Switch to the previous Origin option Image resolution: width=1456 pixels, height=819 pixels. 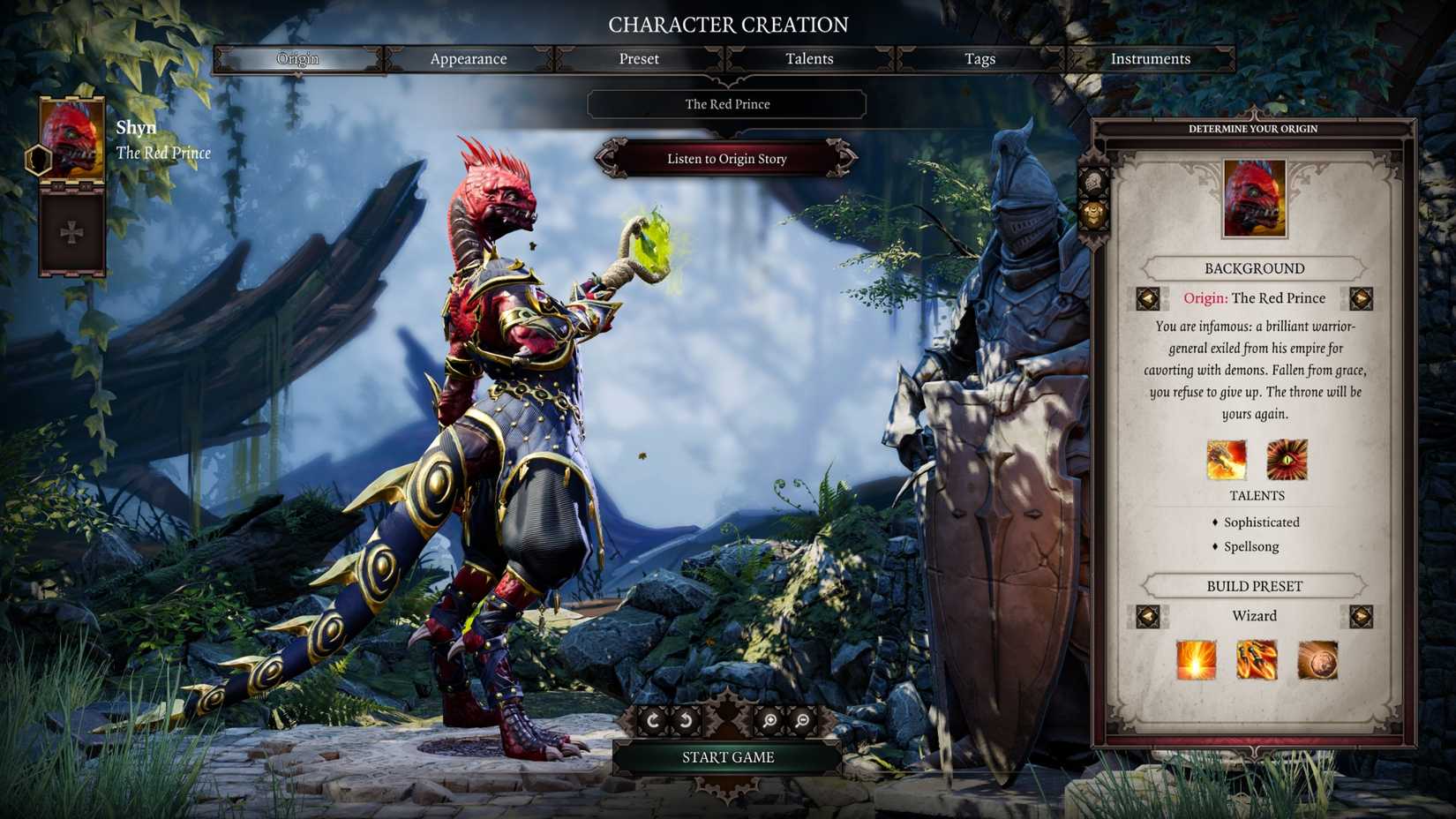1148,298
